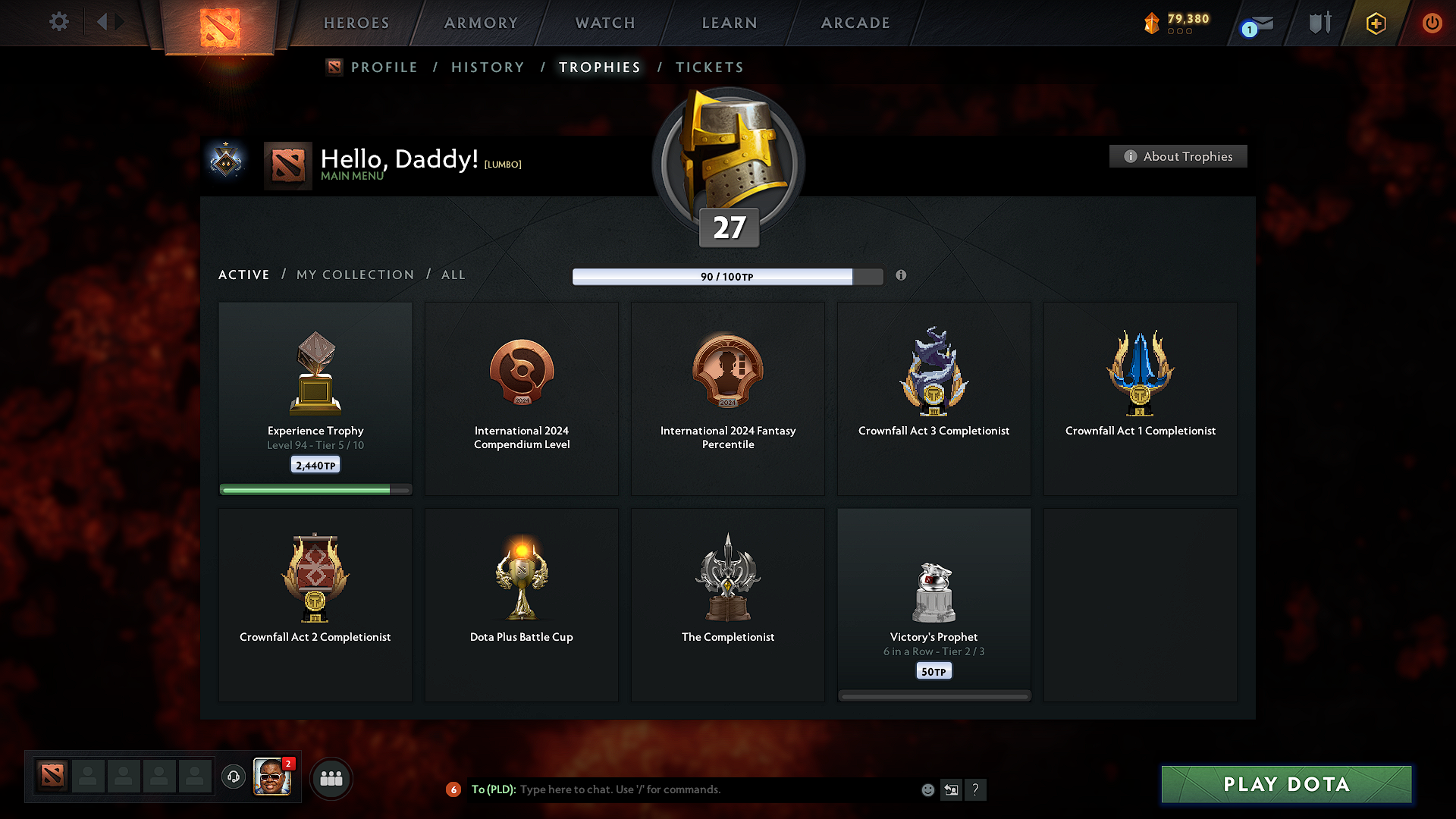Switch to the MY COLLECTION tab
The image size is (1456, 819).
pos(354,275)
